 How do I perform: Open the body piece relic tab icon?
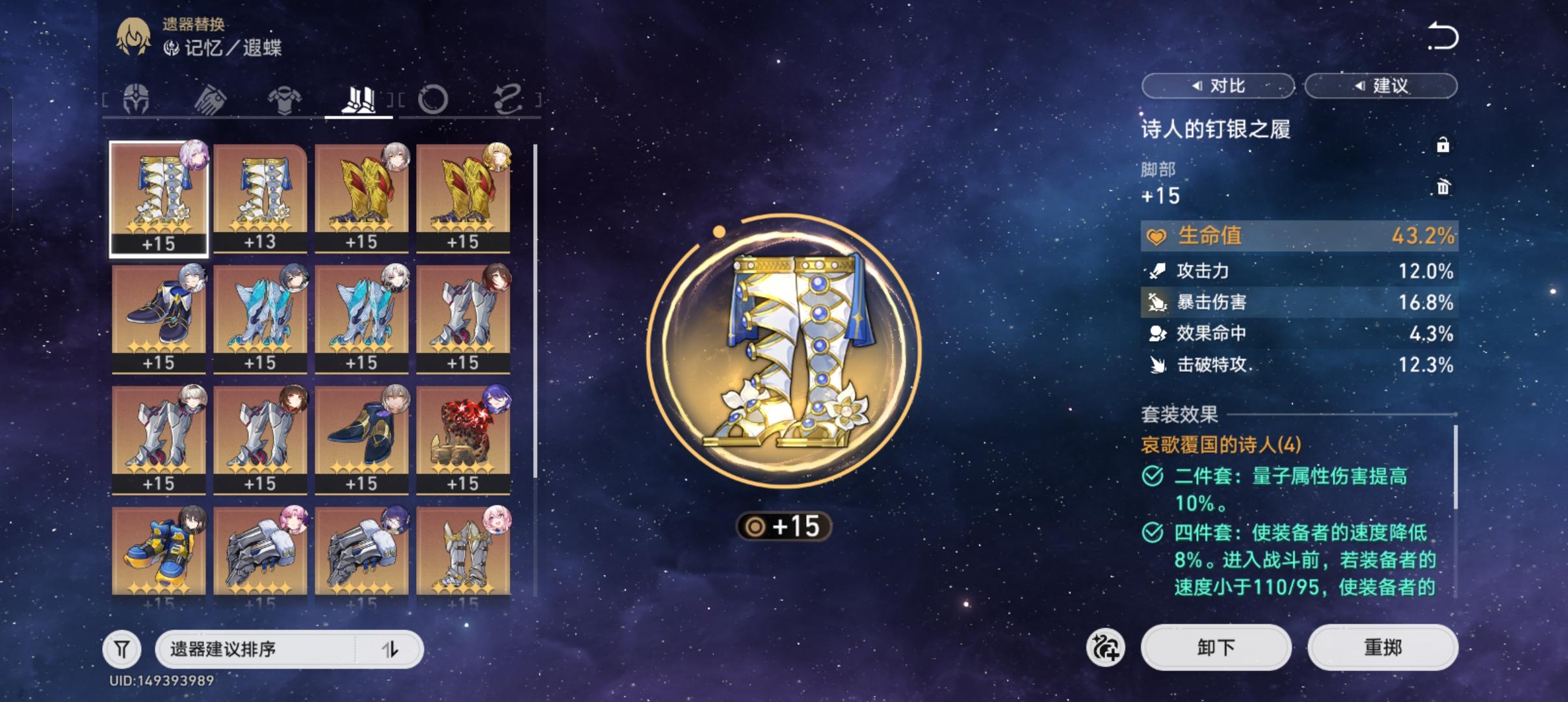coord(286,99)
